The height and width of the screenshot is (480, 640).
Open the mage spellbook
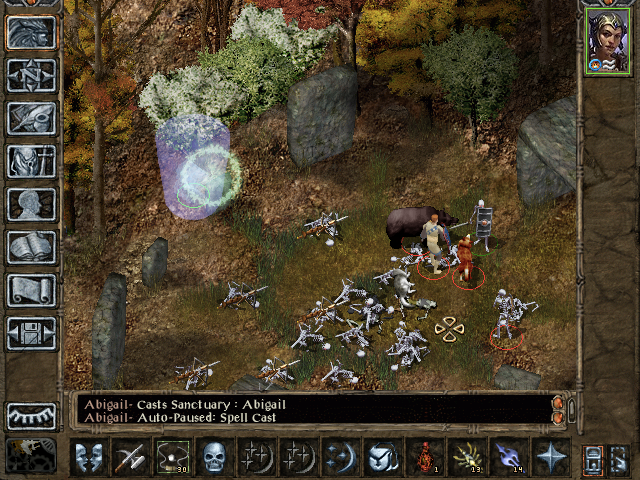tap(32, 247)
